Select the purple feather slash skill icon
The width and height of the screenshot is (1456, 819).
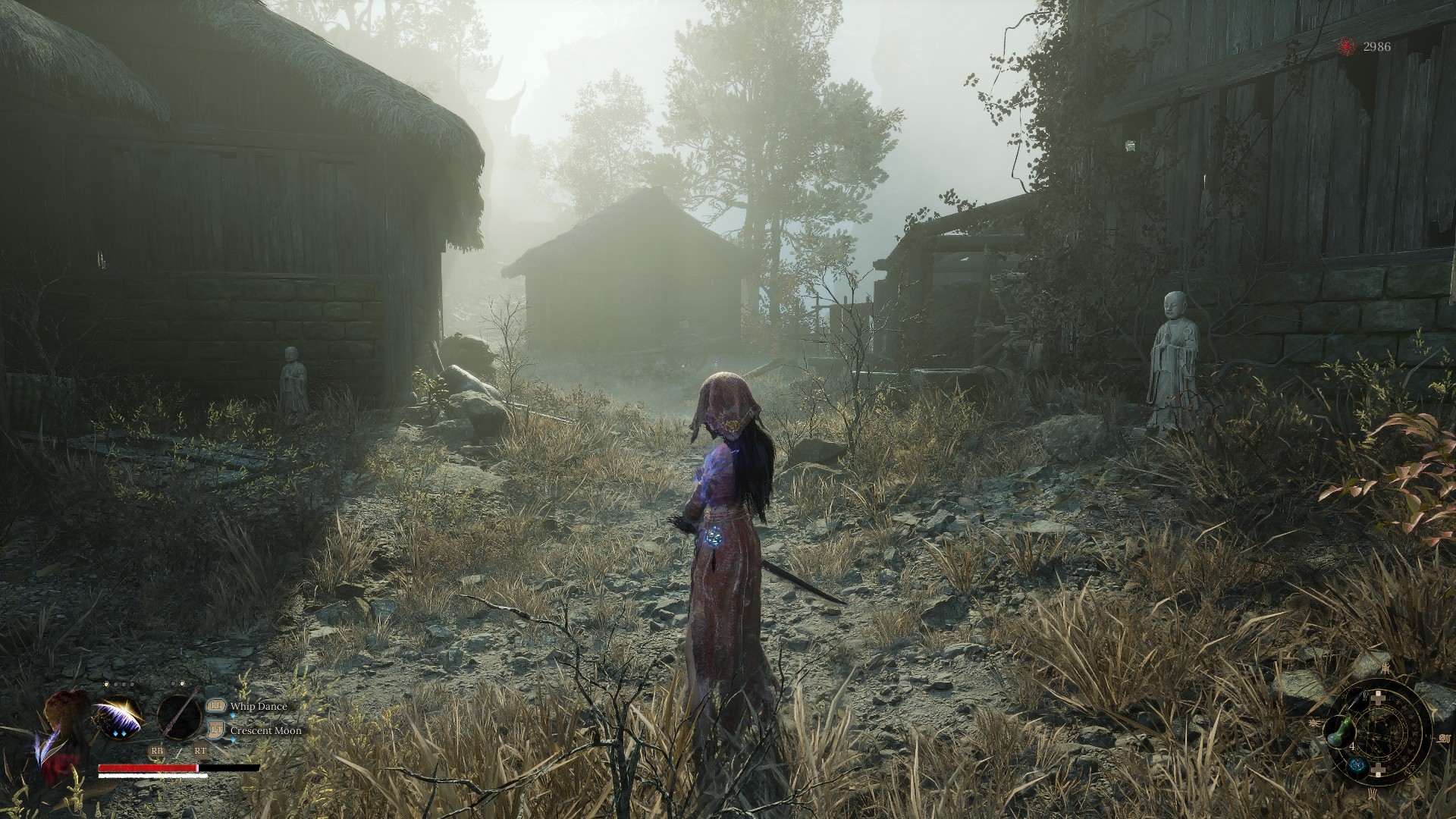119,717
